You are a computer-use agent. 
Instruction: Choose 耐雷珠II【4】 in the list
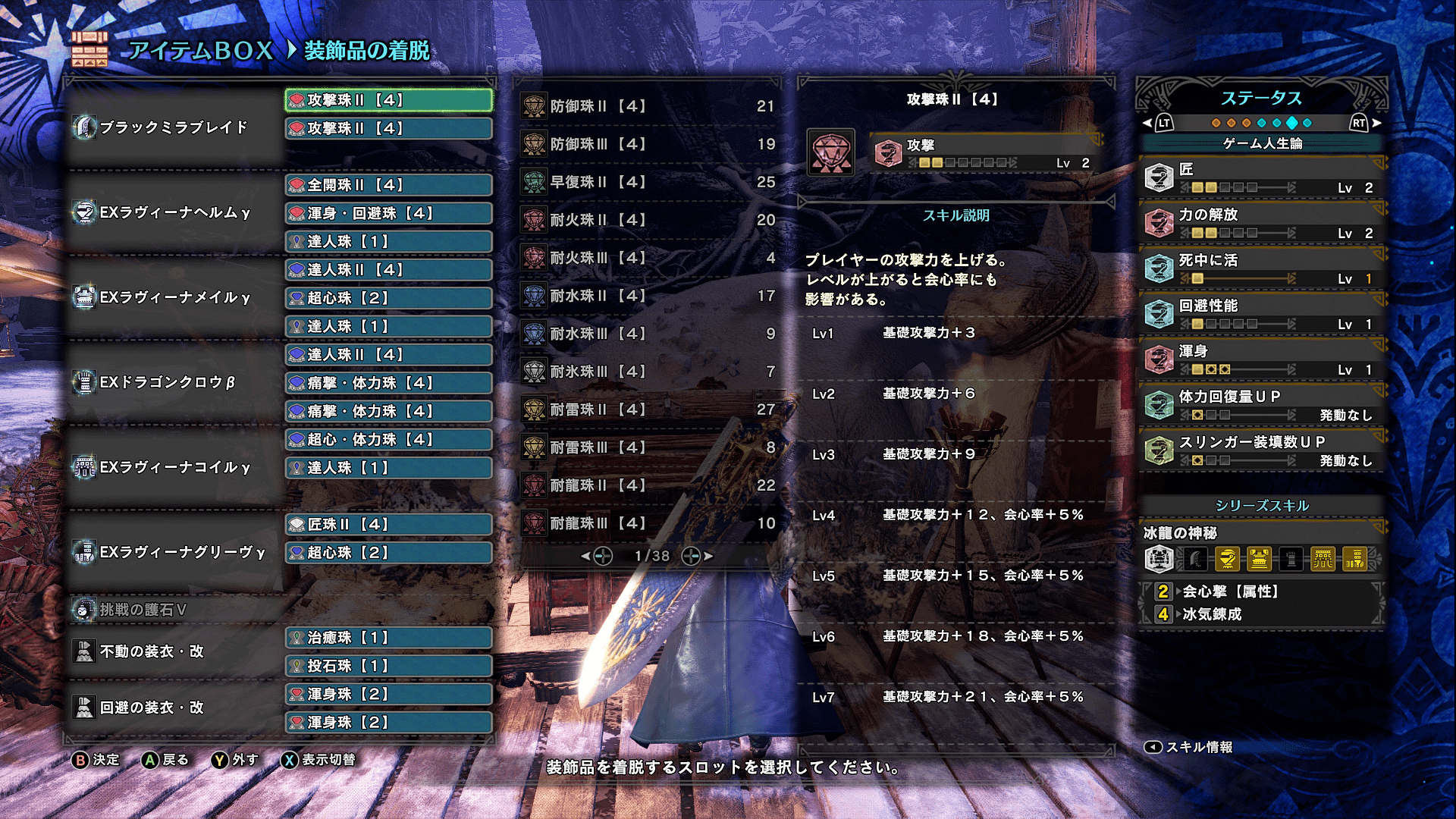coord(648,409)
